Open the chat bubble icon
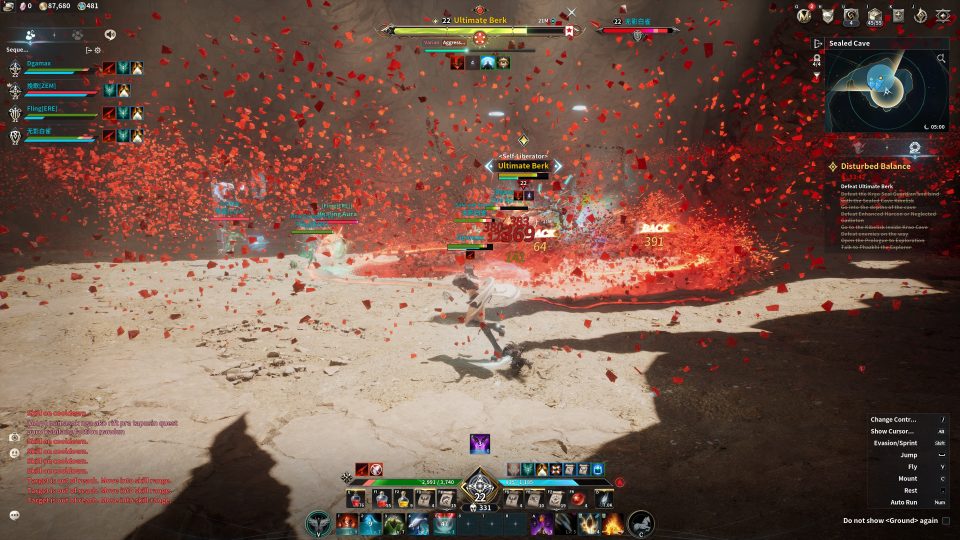The height and width of the screenshot is (540, 960). click(15, 515)
